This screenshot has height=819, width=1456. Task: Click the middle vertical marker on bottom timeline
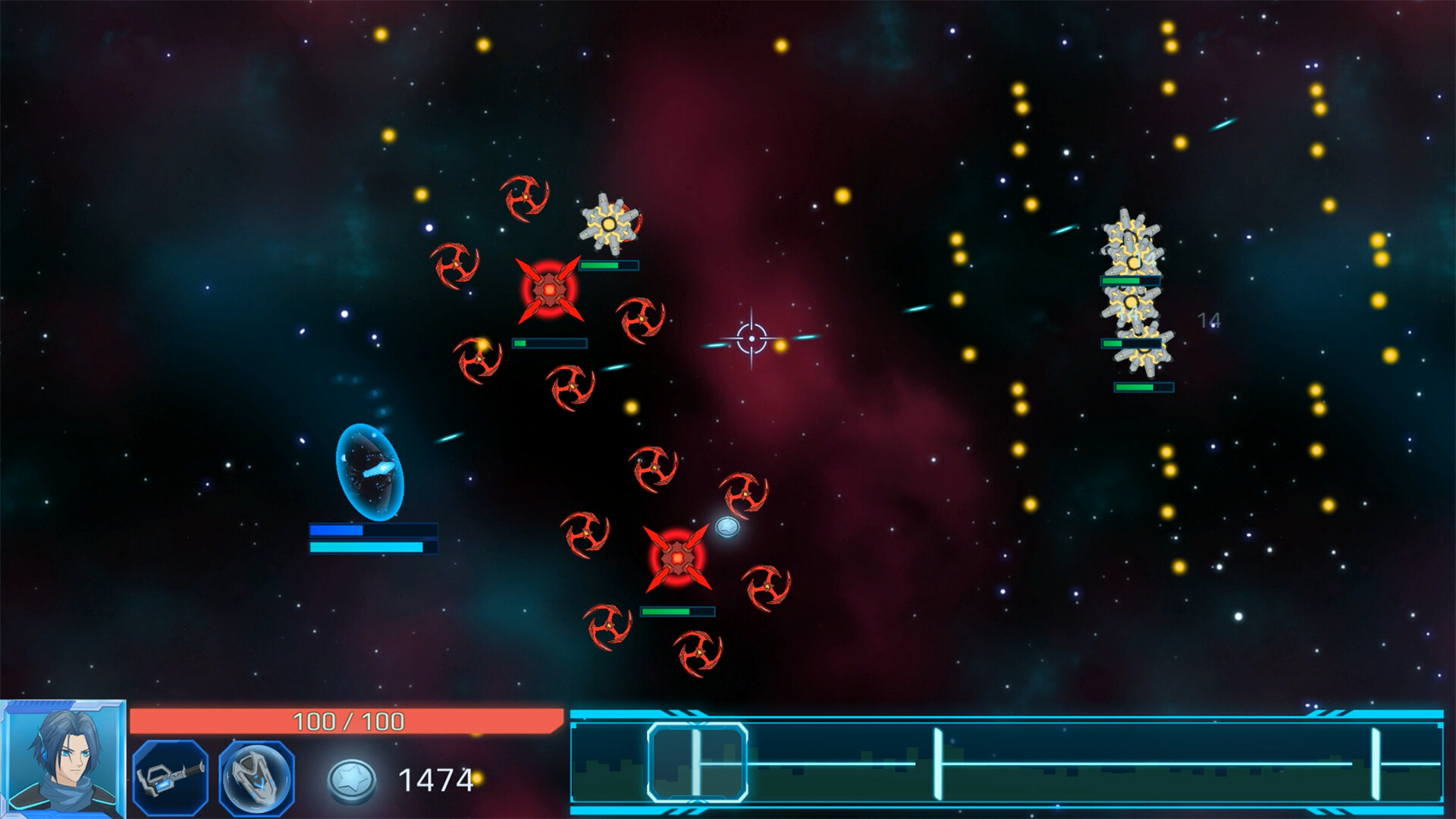click(x=940, y=761)
